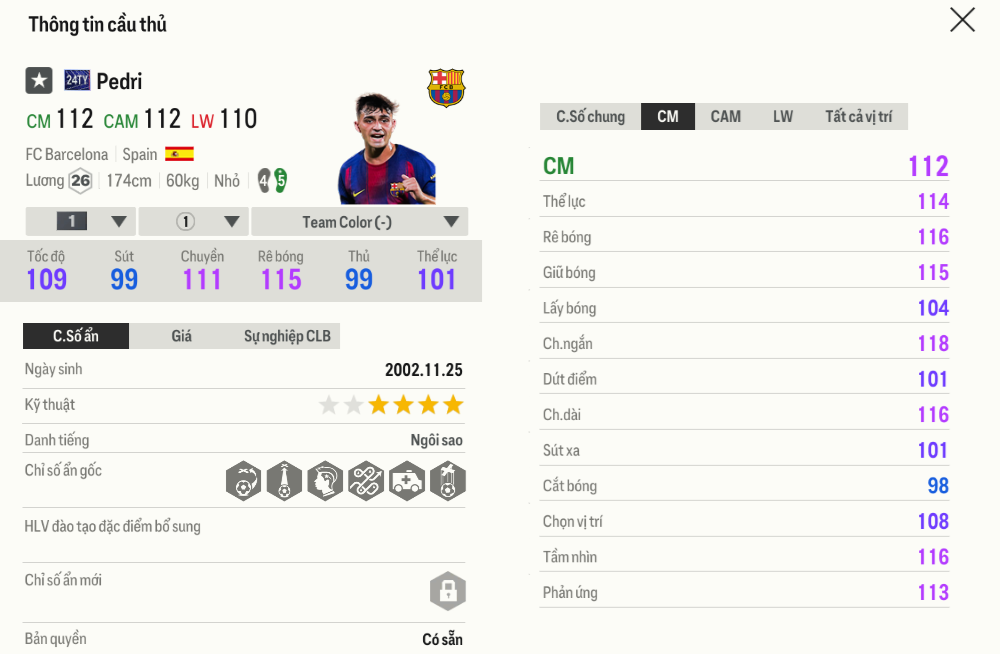Toggle the favorite star beside Pedri

(x=39, y=81)
